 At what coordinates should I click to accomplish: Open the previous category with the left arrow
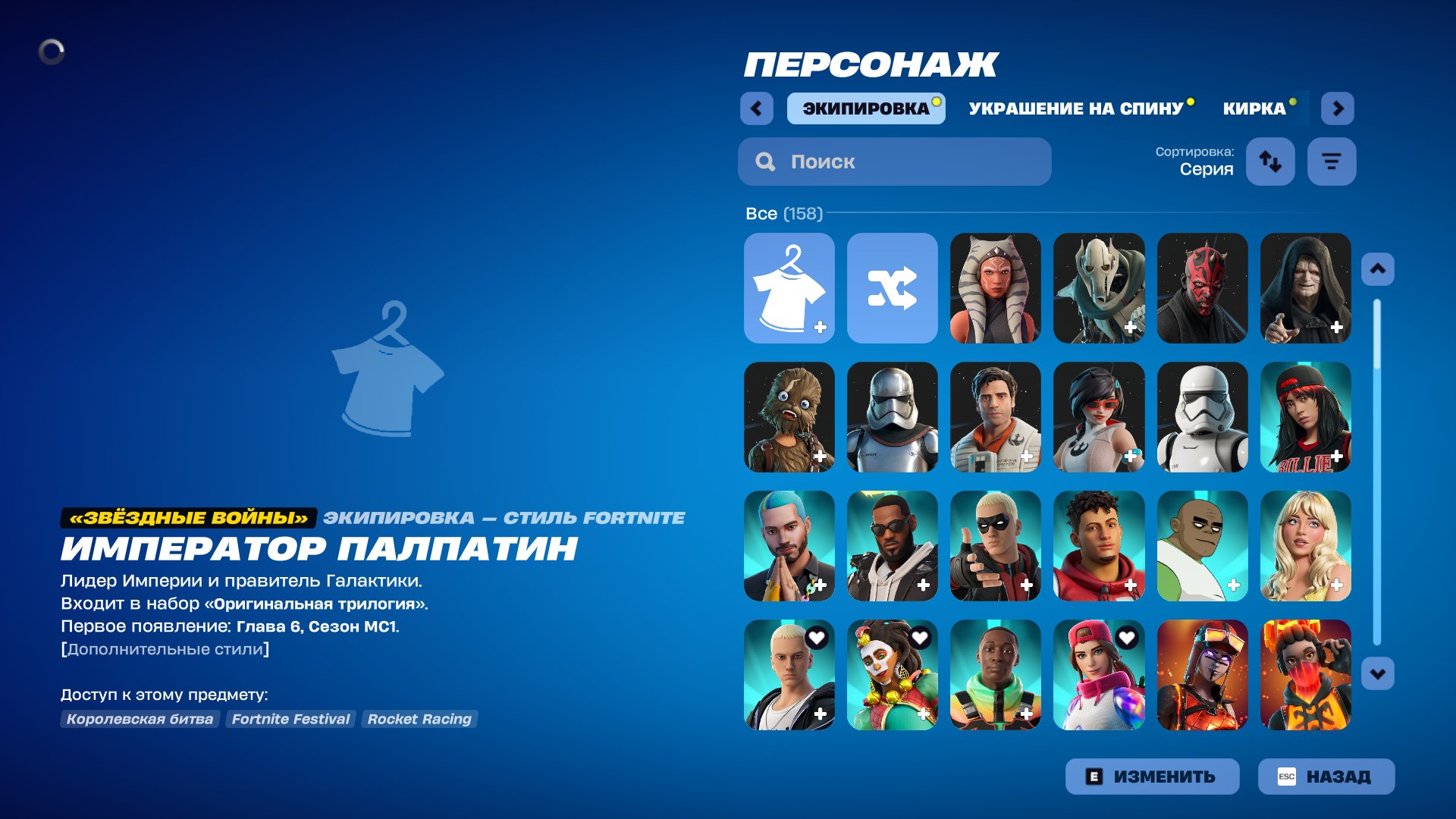pos(755,108)
